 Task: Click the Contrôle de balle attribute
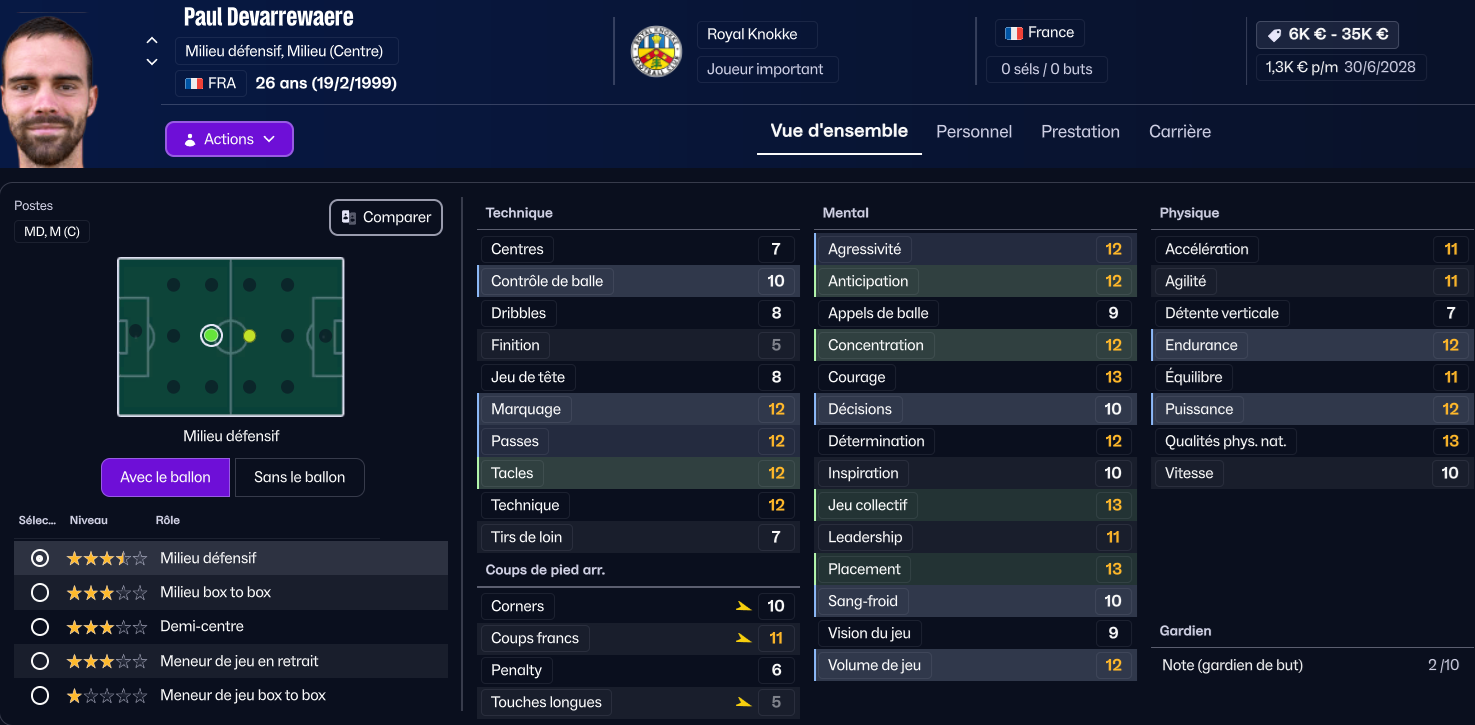pyautogui.click(x=547, y=281)
